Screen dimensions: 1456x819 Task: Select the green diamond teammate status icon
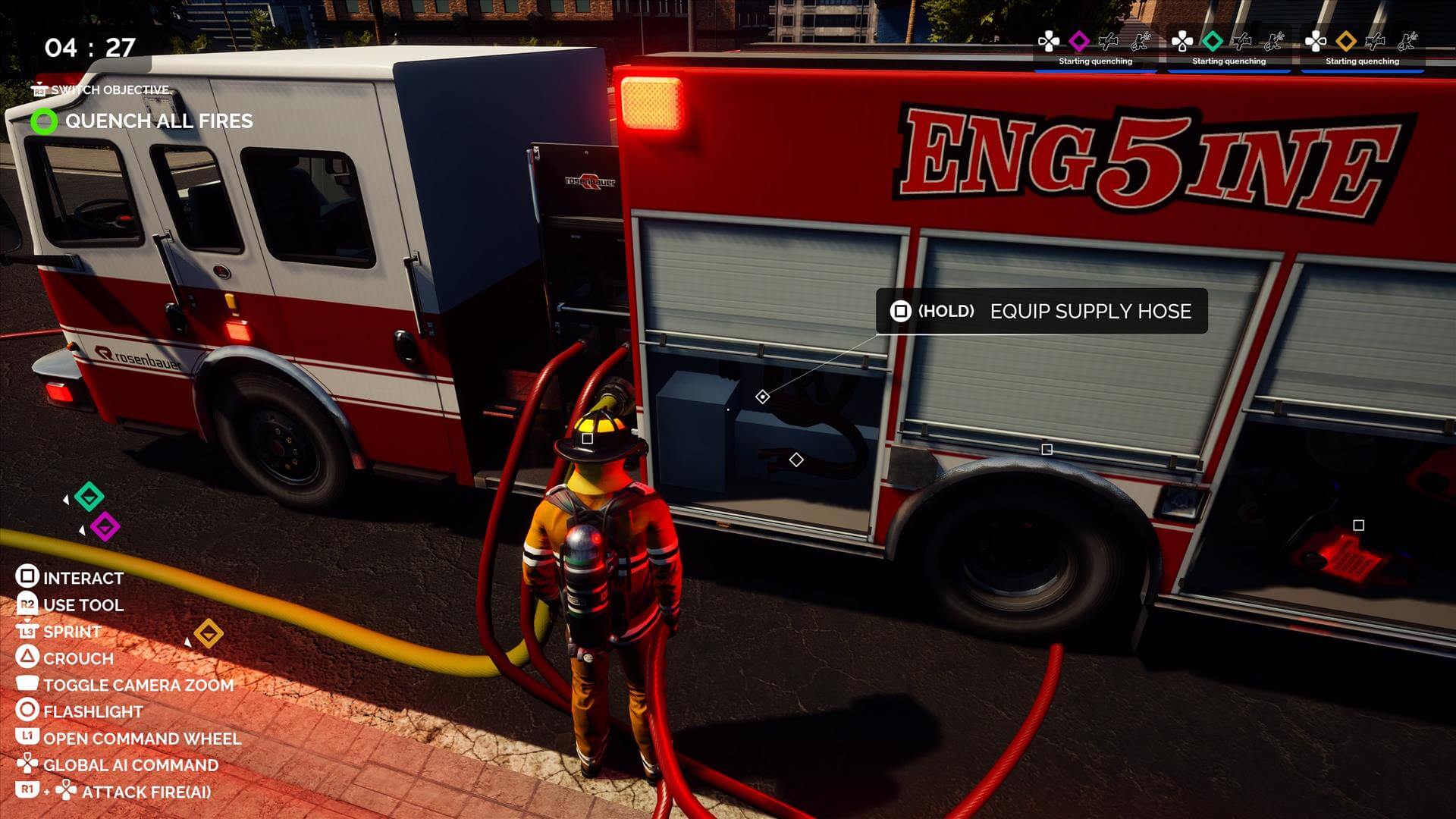pos(1212,41)
